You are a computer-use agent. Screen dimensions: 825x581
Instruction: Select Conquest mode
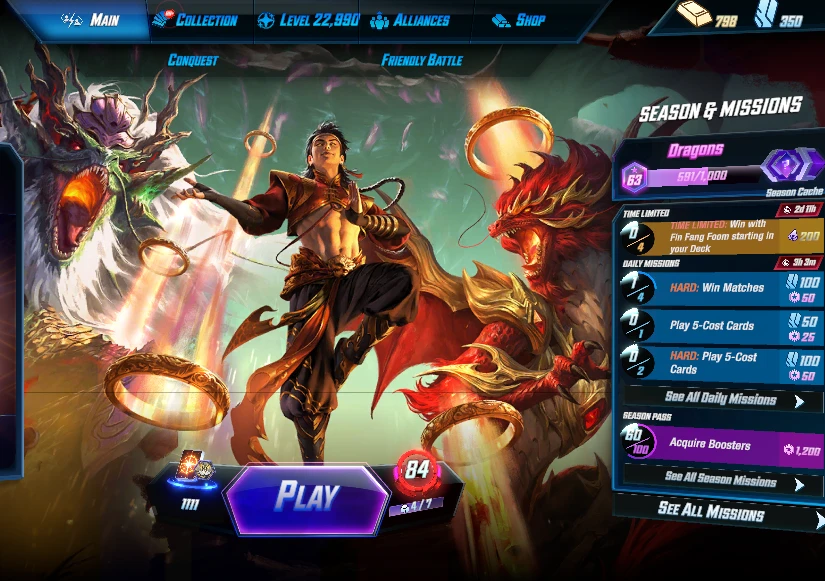(193, 60)
